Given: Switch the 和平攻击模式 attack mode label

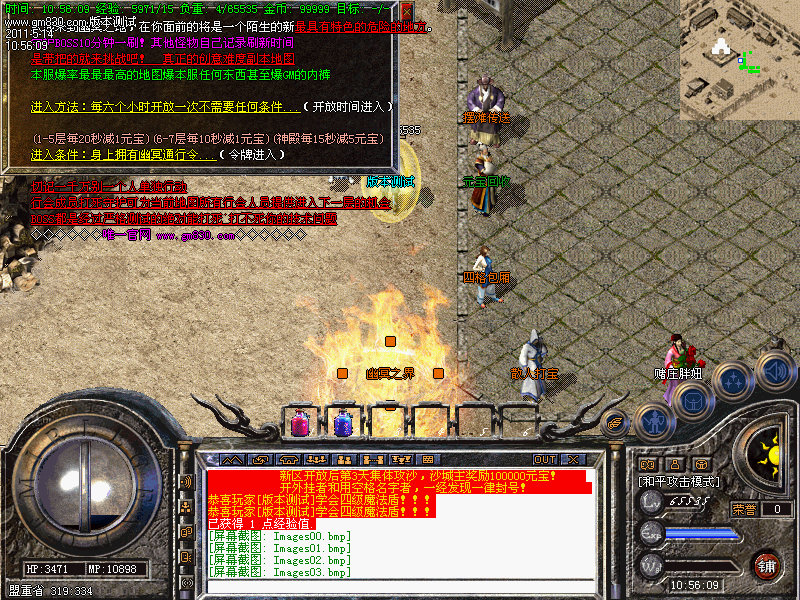Looking at the screenshot, I should pyautogui.click(x=679, y=482).
